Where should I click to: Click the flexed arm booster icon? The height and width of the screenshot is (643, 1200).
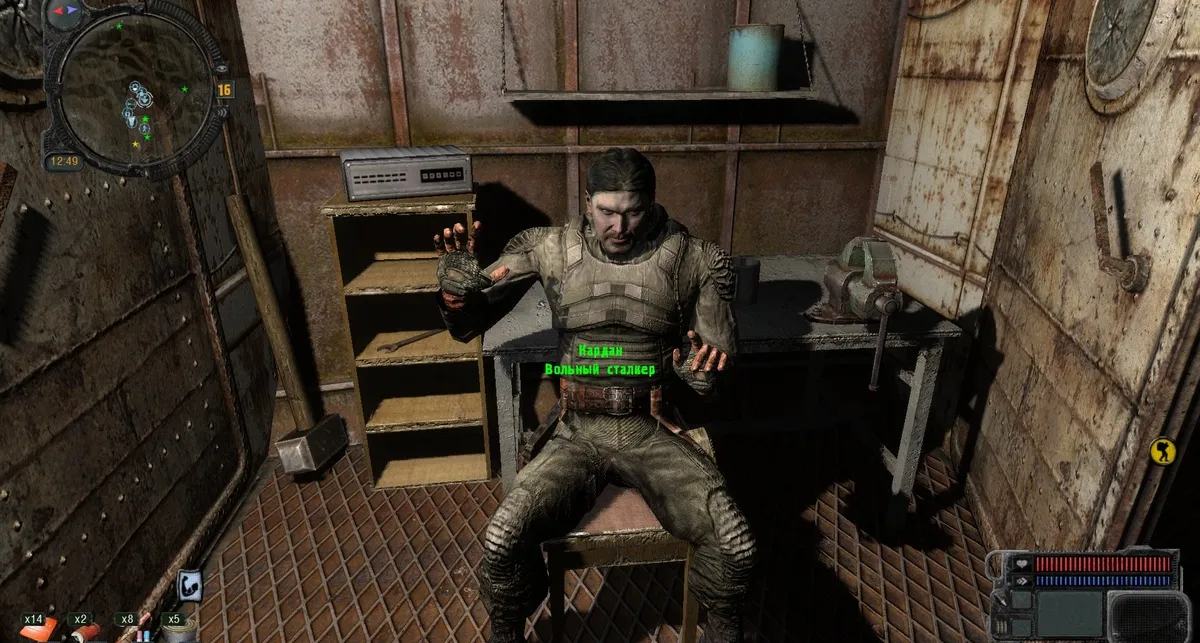pos(190,587)
